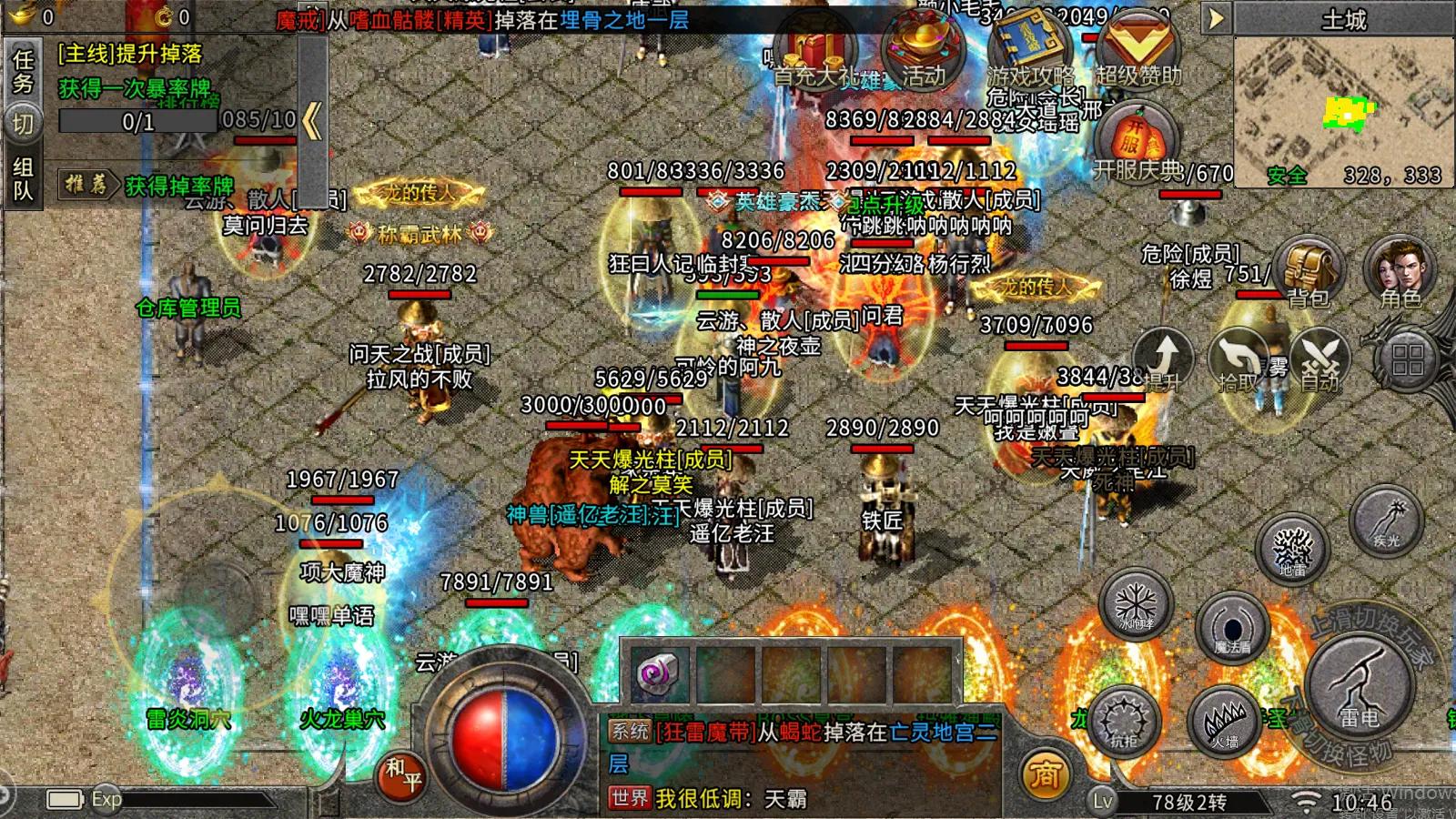Viewport: 1456px width, 819px height.
Task: Activate the 魔法盾 magic shield skill
Action: pos(1233,627)
